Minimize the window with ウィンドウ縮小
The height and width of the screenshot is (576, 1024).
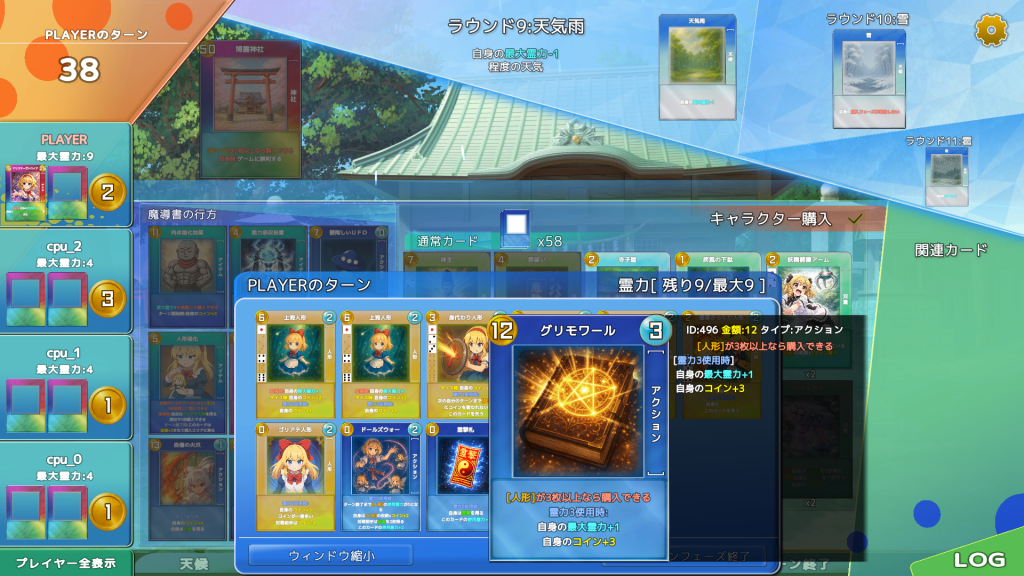click(x=330, y=555)
